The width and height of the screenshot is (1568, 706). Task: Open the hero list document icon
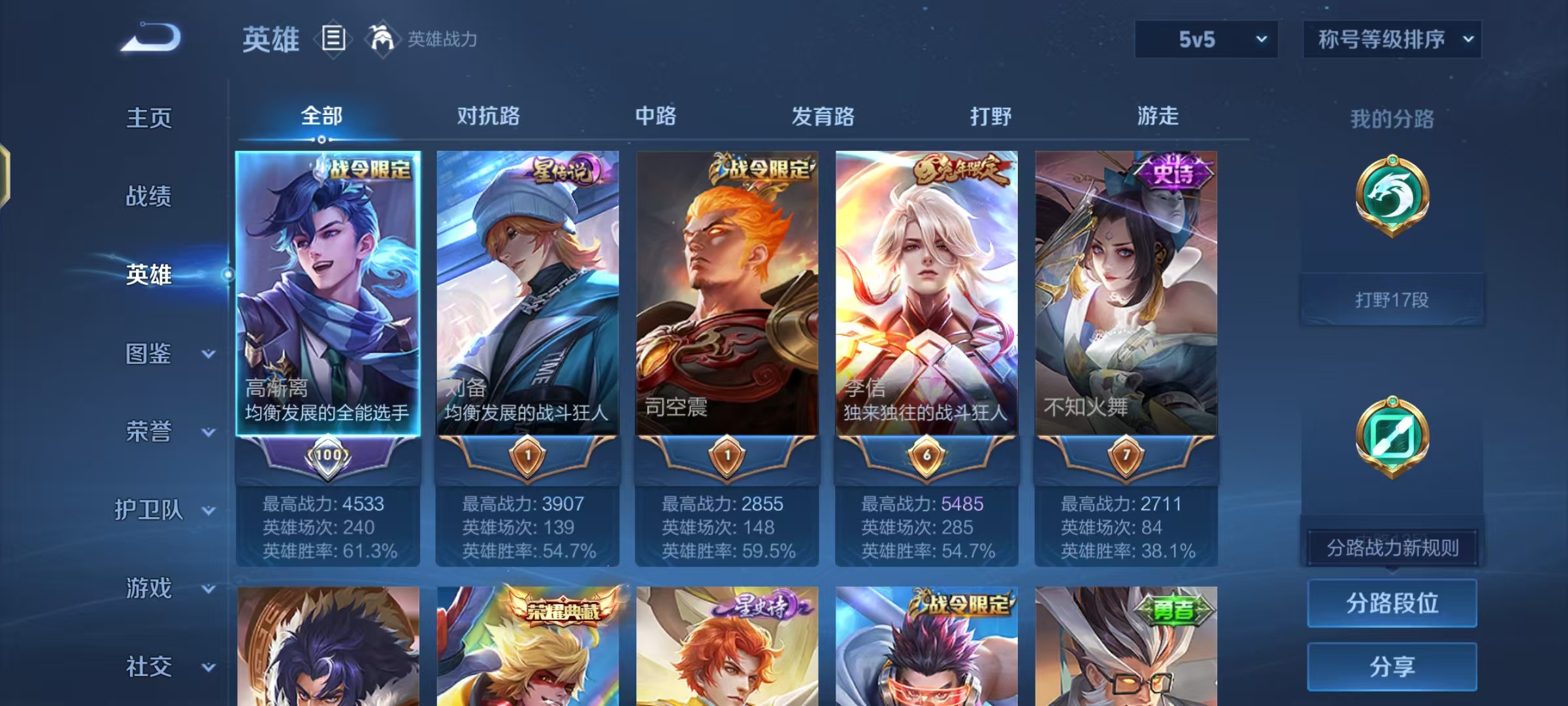[333, 39]
